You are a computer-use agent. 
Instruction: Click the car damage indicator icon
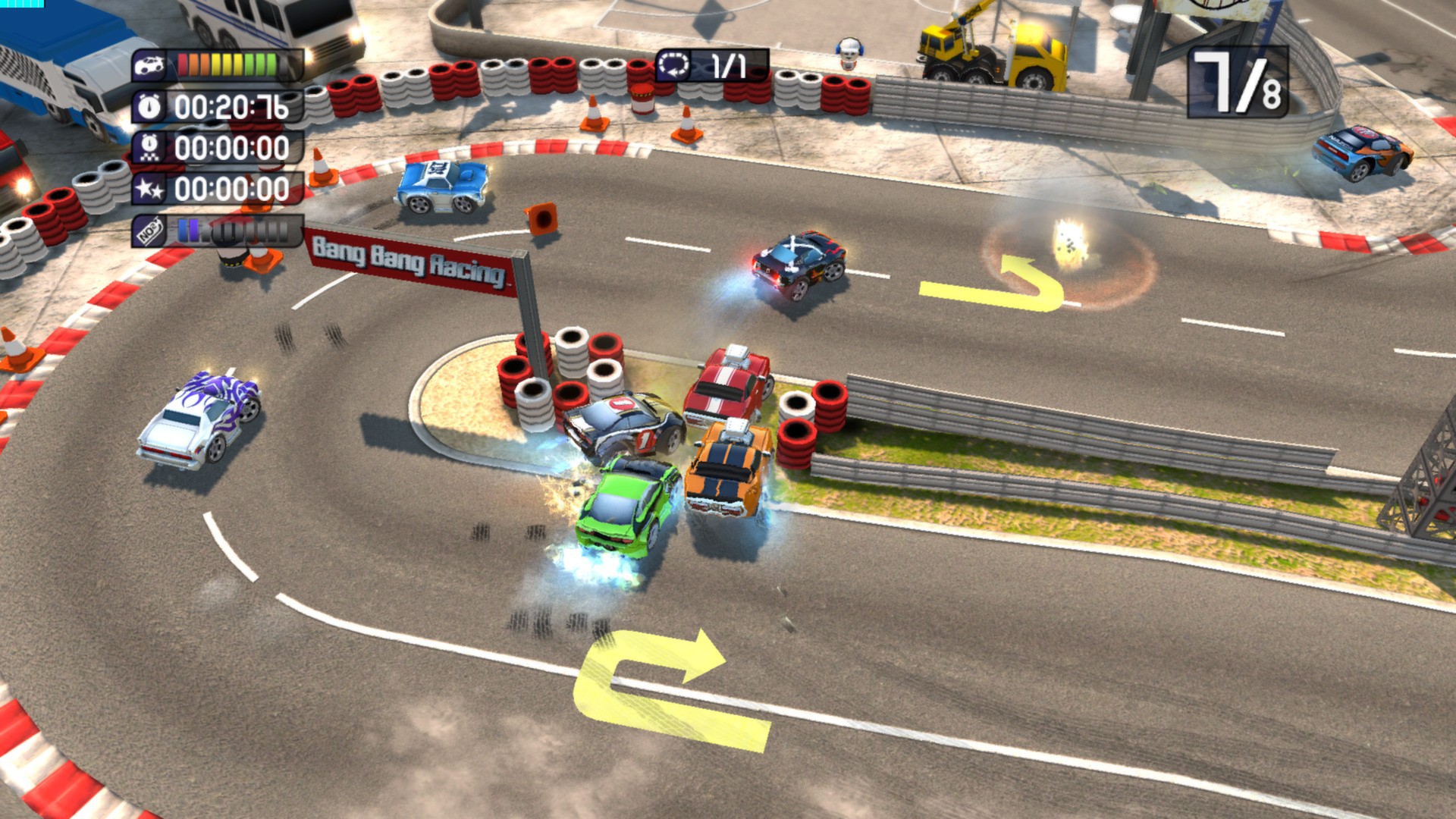pyautogui.click(x=149, y=65)
